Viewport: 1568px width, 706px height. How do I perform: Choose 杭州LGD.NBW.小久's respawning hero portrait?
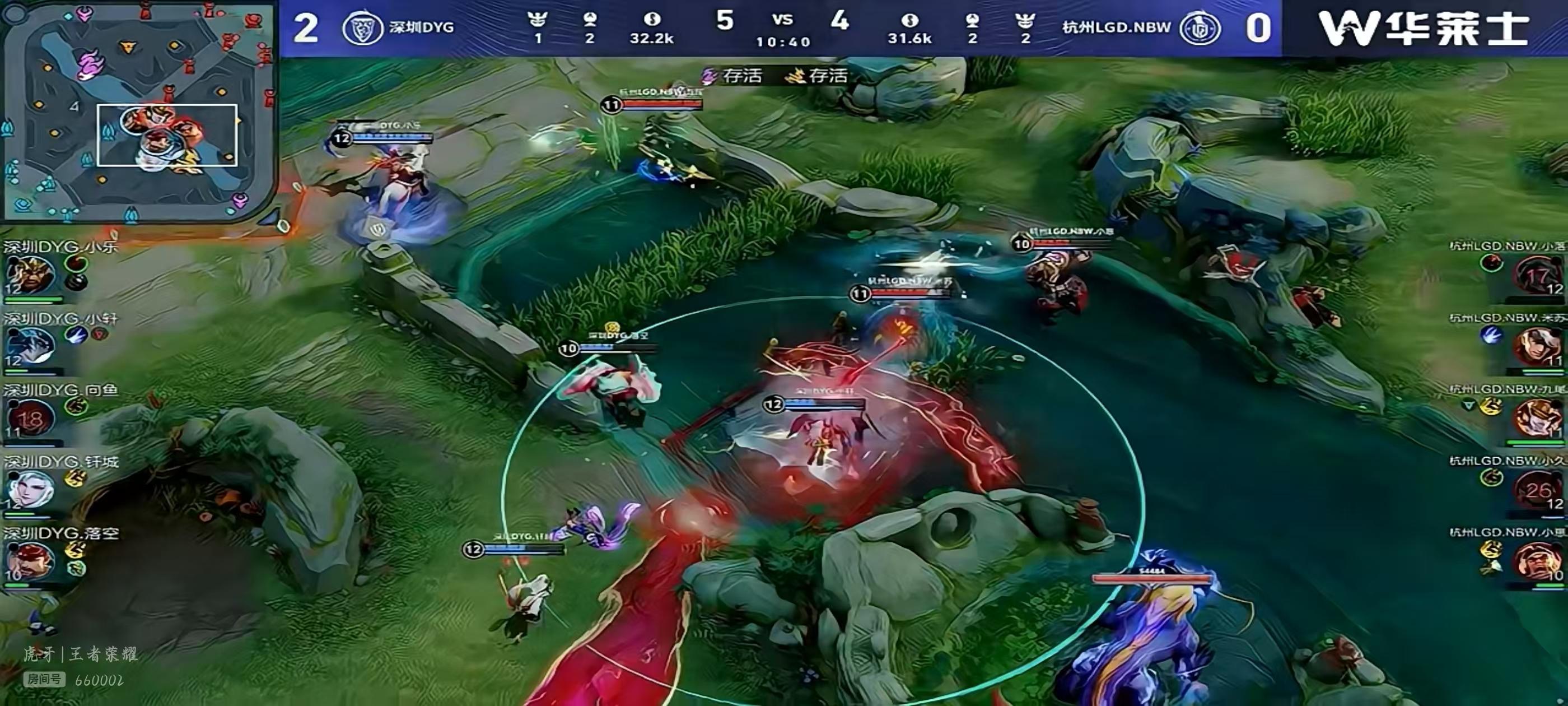[1538, 490]
